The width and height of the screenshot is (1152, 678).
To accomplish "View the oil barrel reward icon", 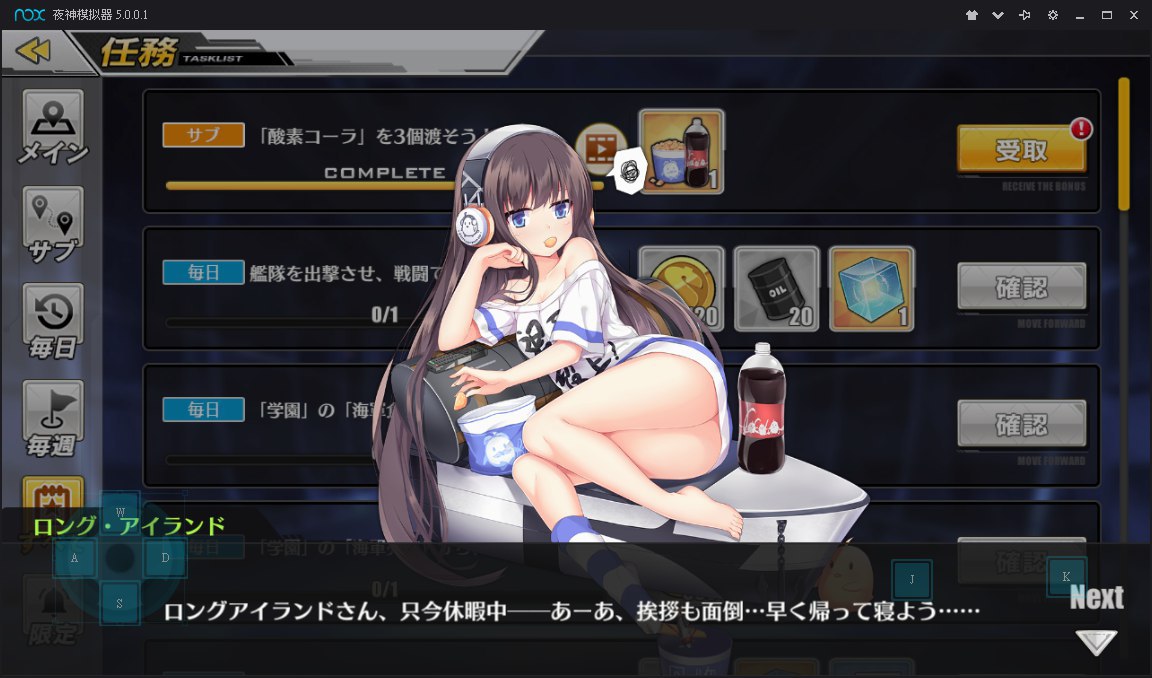I will point(776,288).
